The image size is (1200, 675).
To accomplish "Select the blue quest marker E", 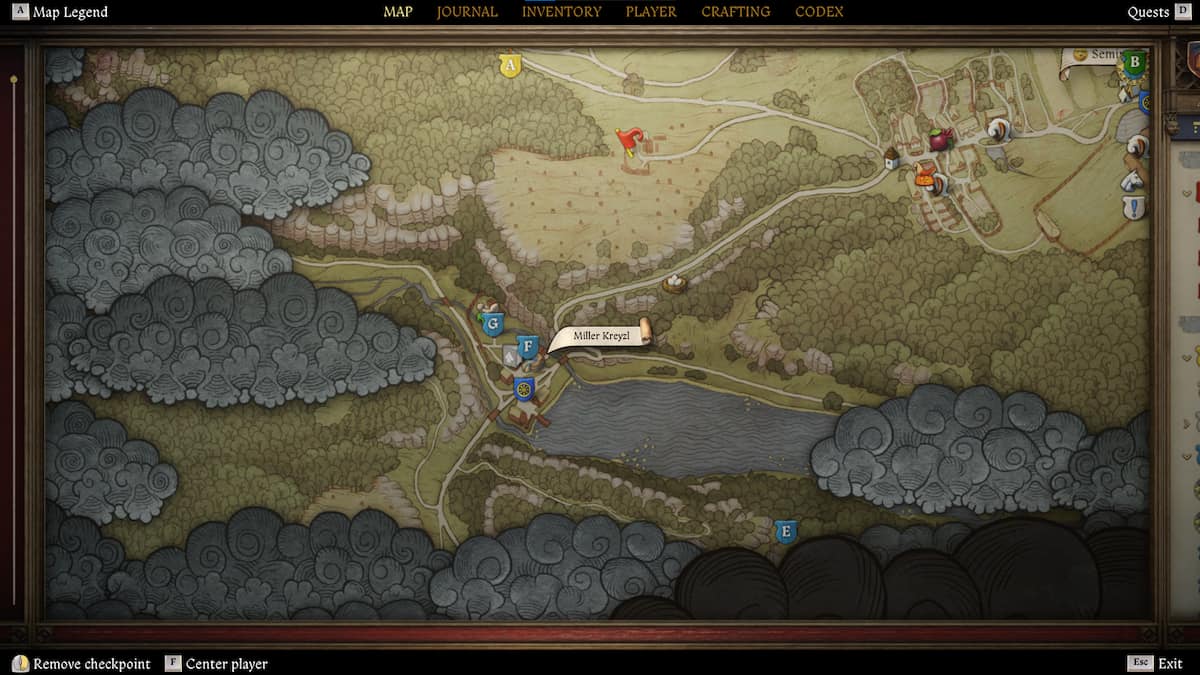I will pyautogui.click(x=786, y=531).
